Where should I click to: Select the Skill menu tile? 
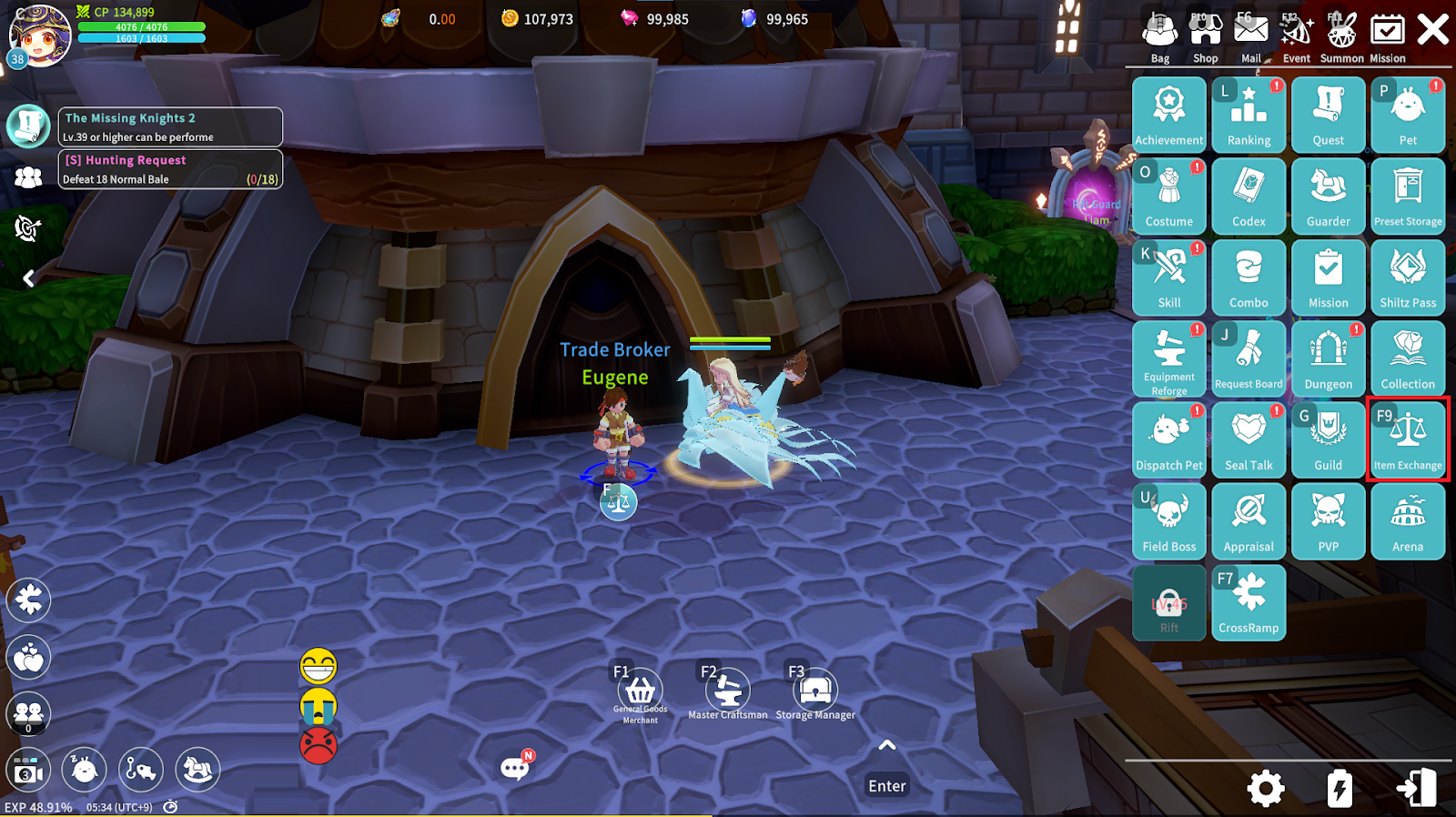(x=1168, y=277)
